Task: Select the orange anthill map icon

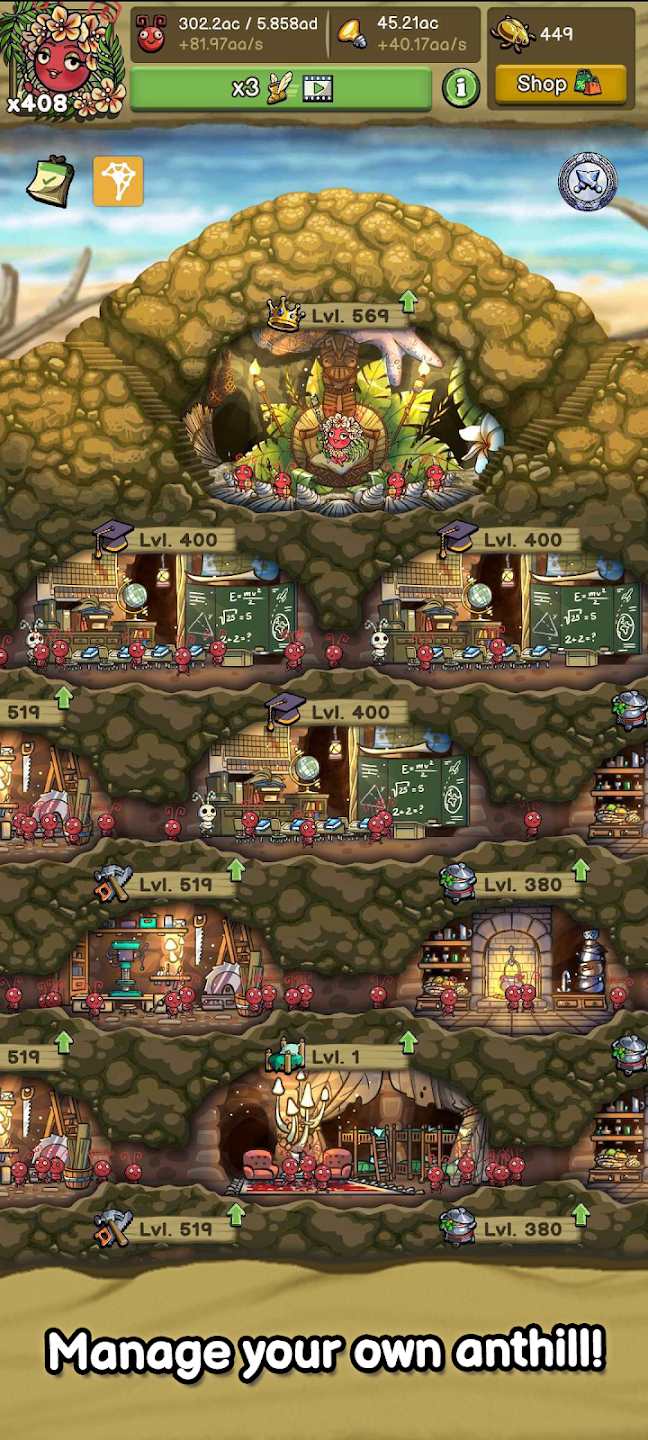Action: pyautogui.click(x=118, y=181)
